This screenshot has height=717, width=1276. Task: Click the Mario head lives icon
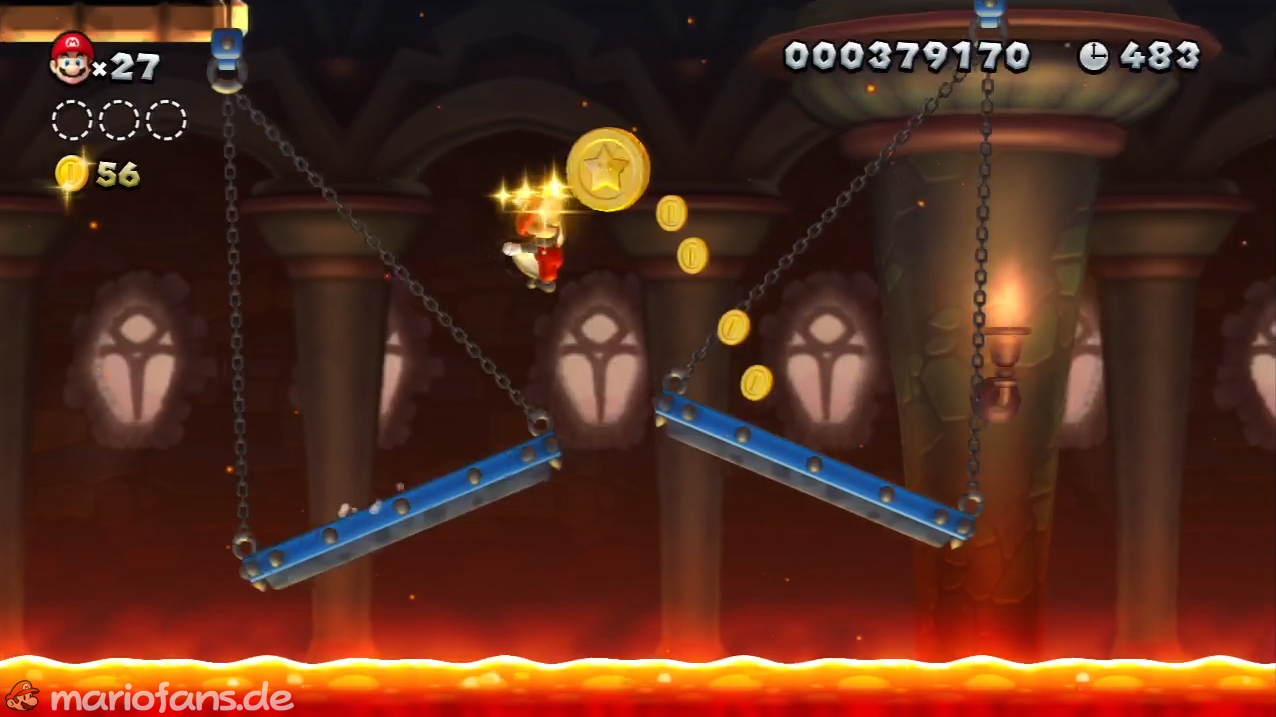(x=71, y=57)
